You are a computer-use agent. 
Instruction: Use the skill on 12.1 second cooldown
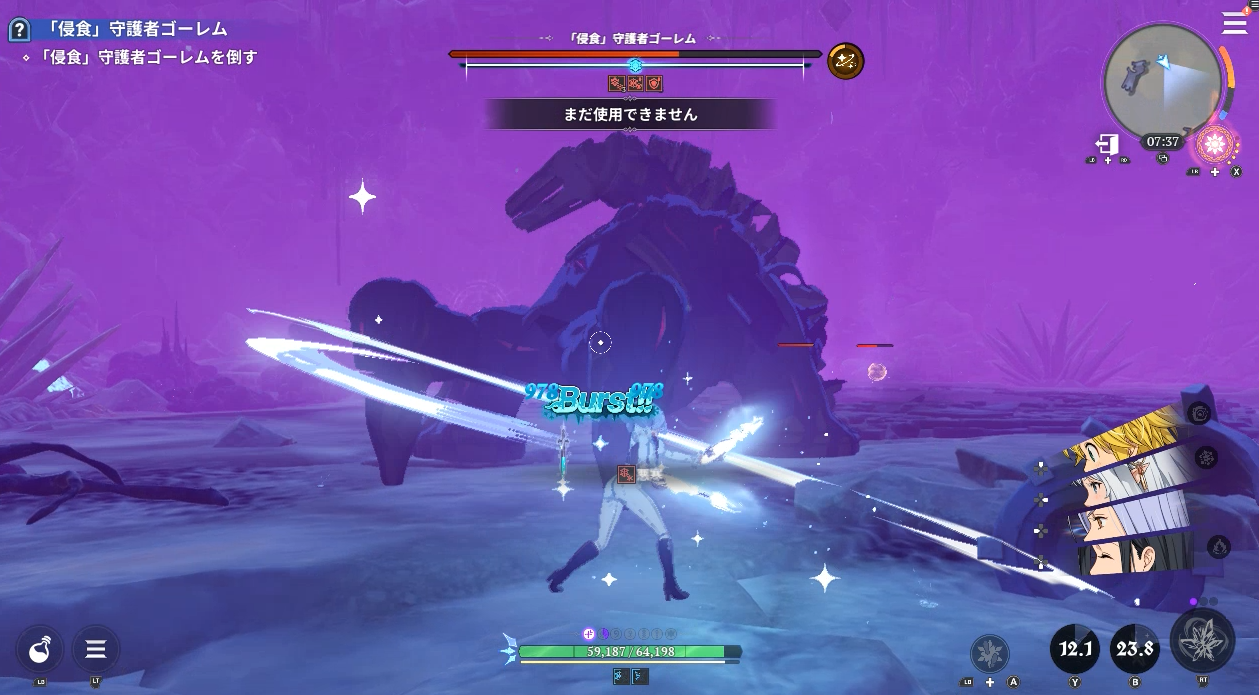click(x=1075, y=650)
